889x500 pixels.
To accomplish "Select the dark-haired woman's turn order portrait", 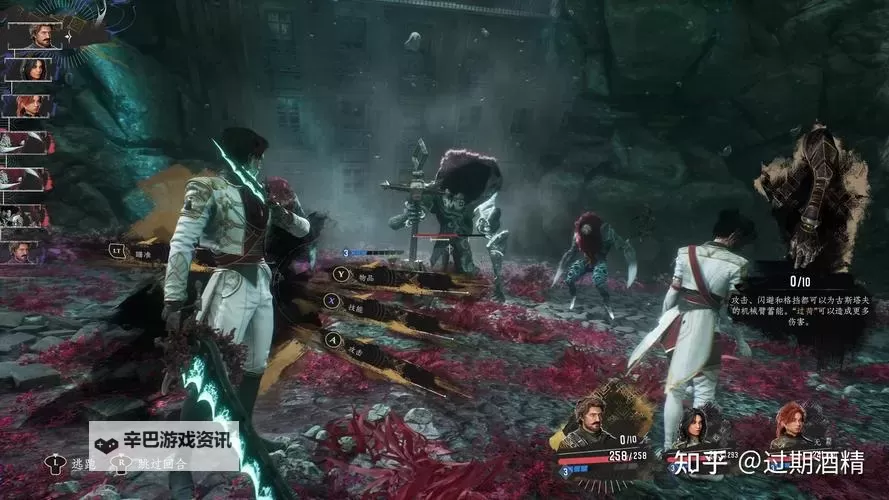I will (28, 69).
